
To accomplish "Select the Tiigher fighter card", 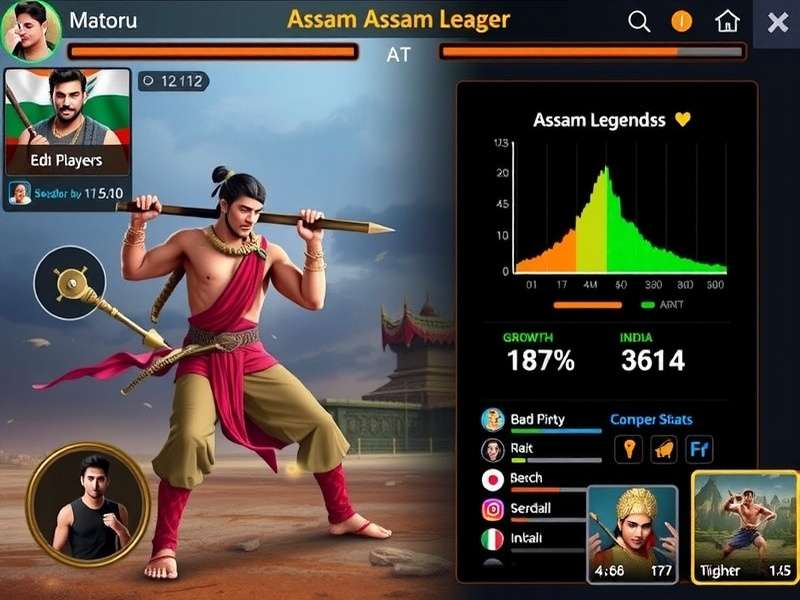I will (744, 527).
